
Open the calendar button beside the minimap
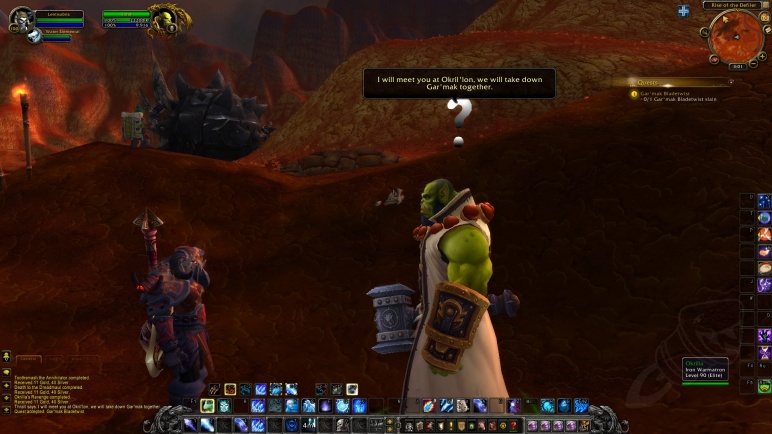point(765,17)
